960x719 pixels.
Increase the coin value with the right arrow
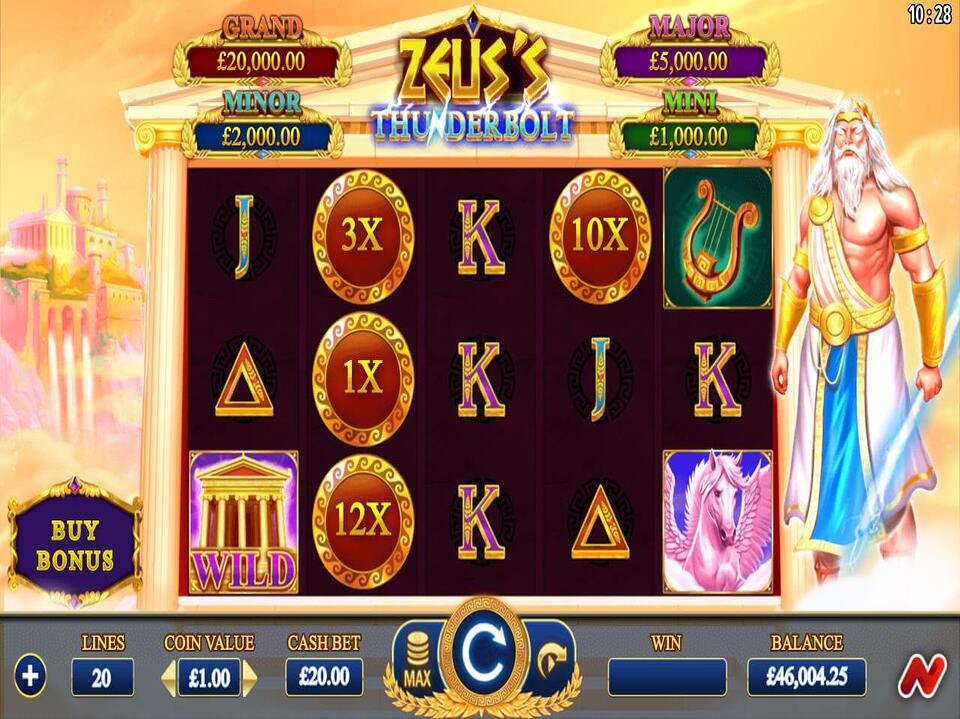tap(250, 678)
